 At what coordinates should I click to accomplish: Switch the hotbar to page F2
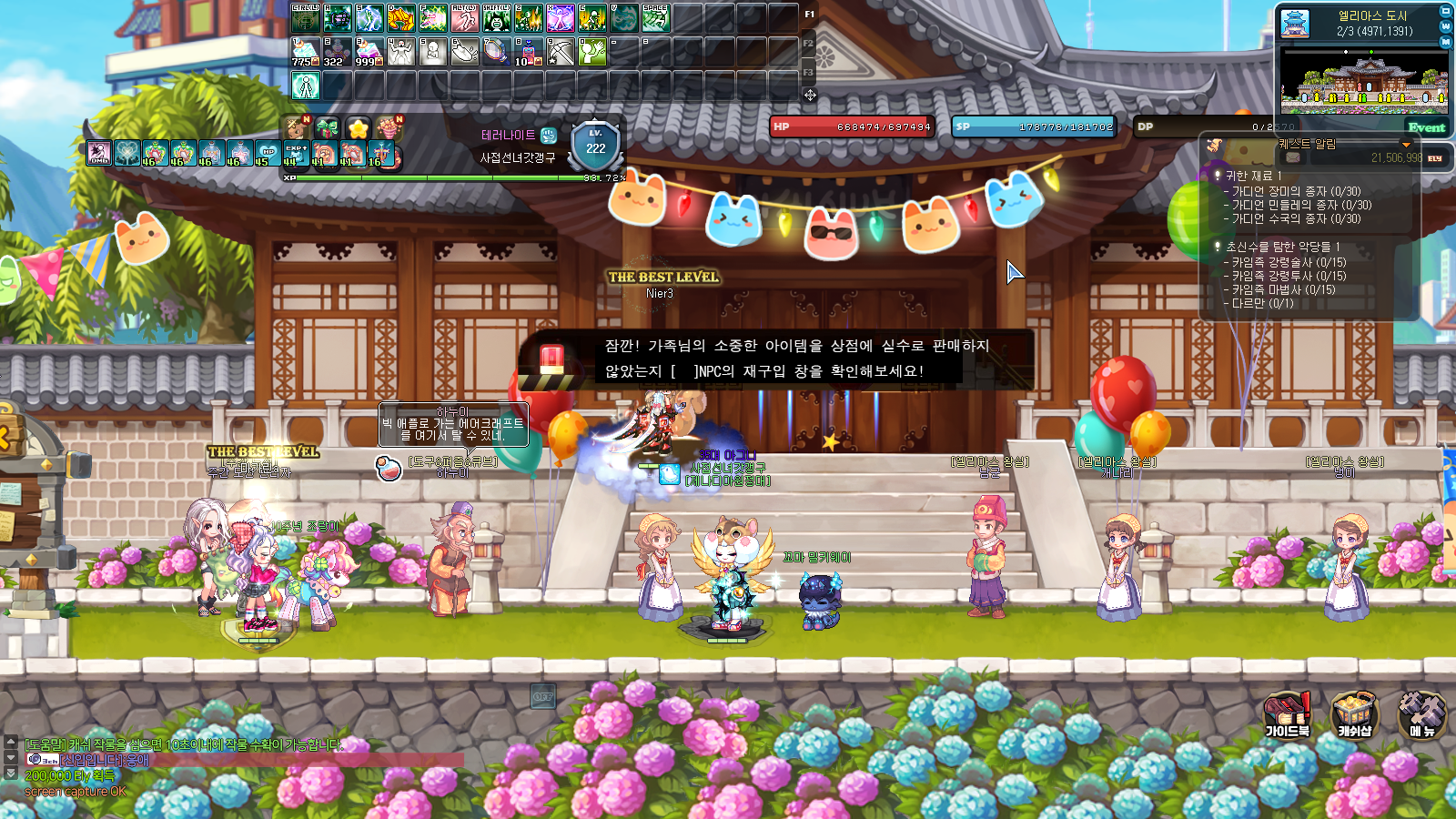click(x=808, y=44)
